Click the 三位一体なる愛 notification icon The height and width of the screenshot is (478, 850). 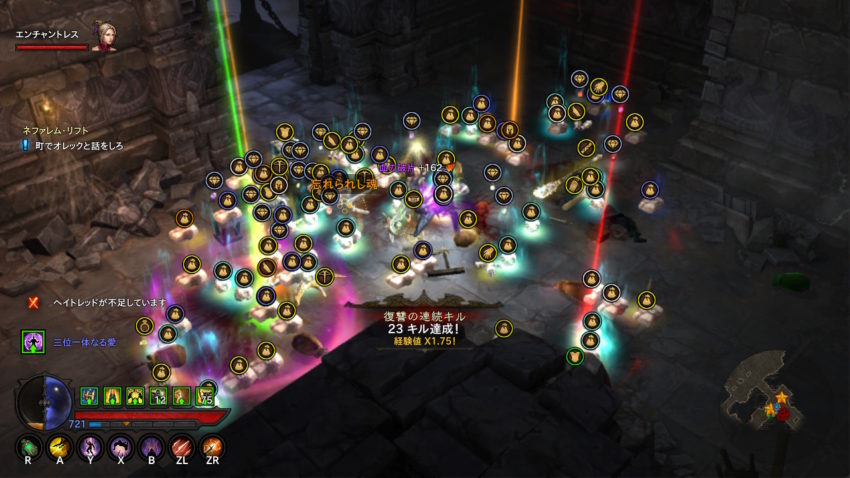point(33,343)
